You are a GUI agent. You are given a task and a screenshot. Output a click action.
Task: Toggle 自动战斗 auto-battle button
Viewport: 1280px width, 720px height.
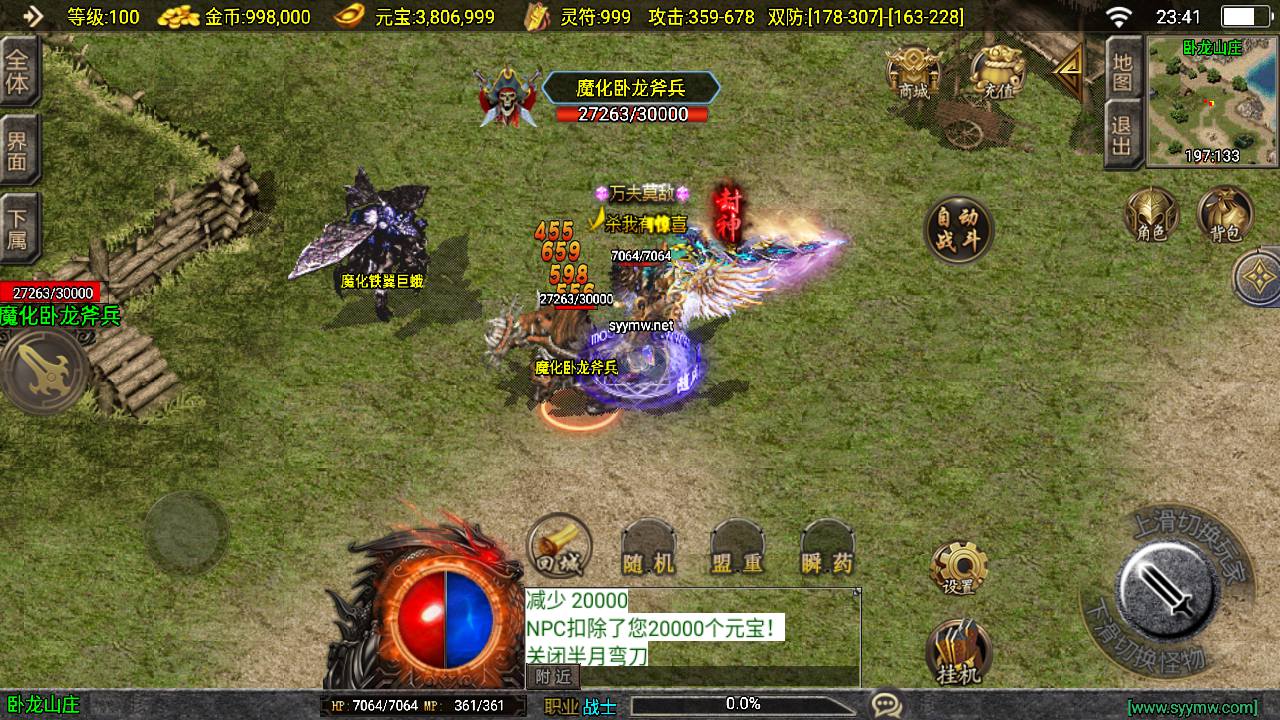pos(958,229)
